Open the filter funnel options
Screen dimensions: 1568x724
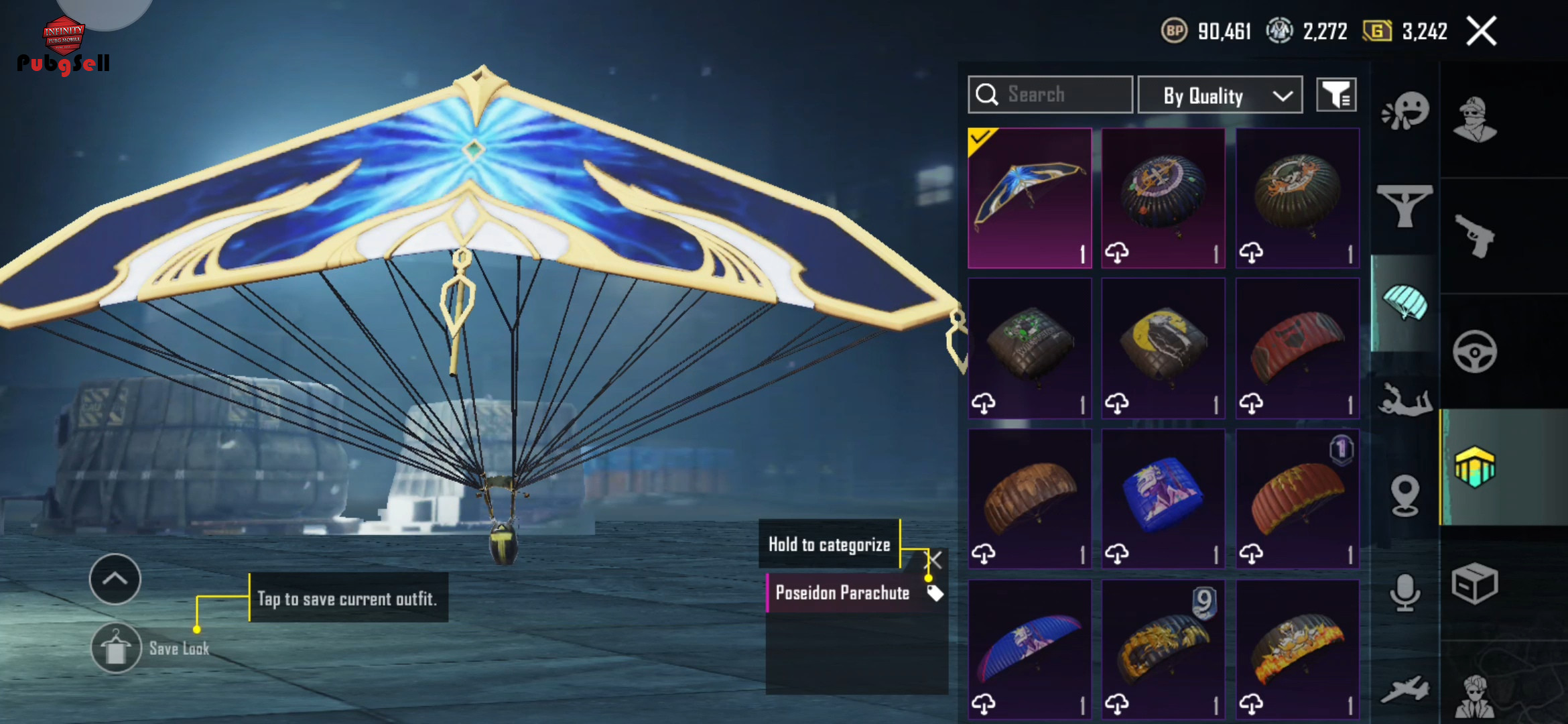(1336, 95)
